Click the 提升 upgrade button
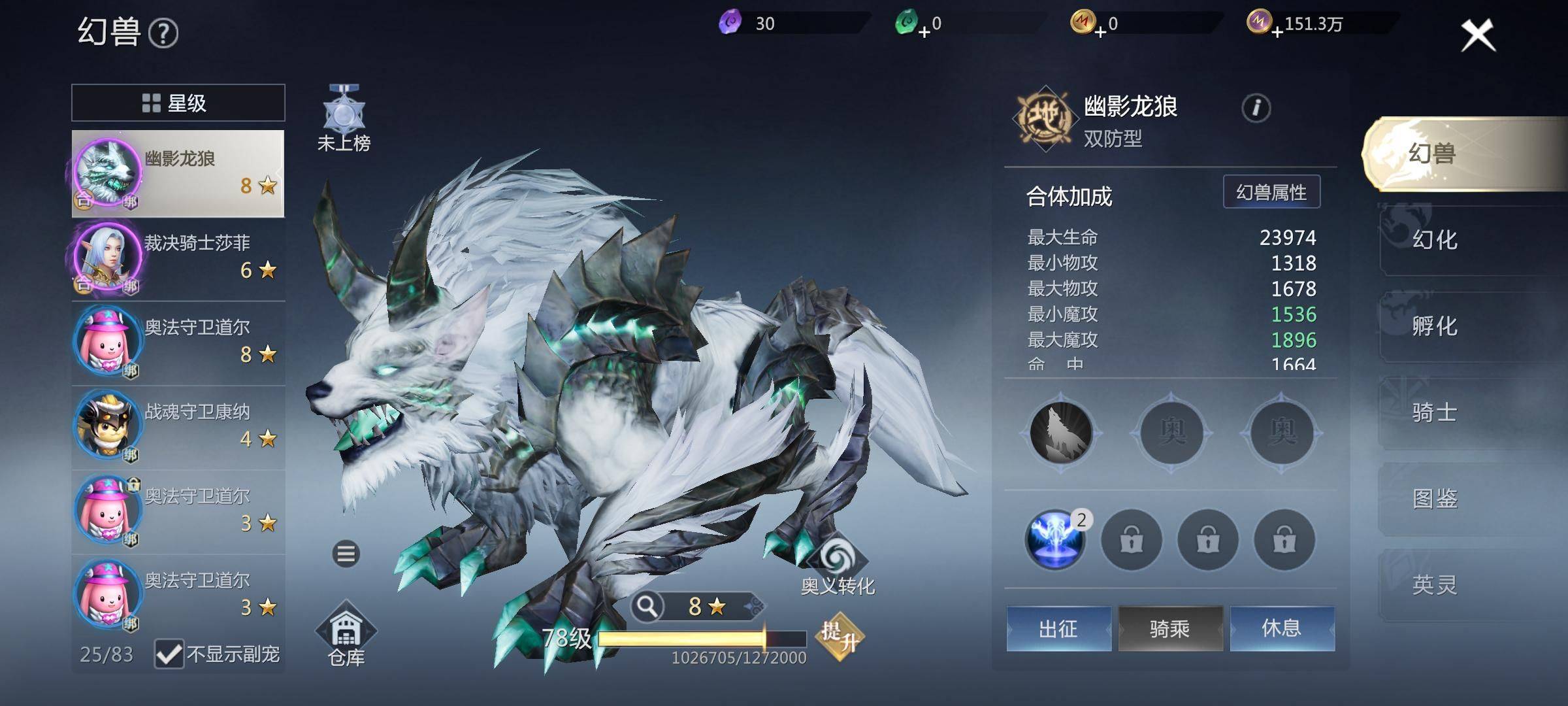1568x706 pixels. [840, 636]
